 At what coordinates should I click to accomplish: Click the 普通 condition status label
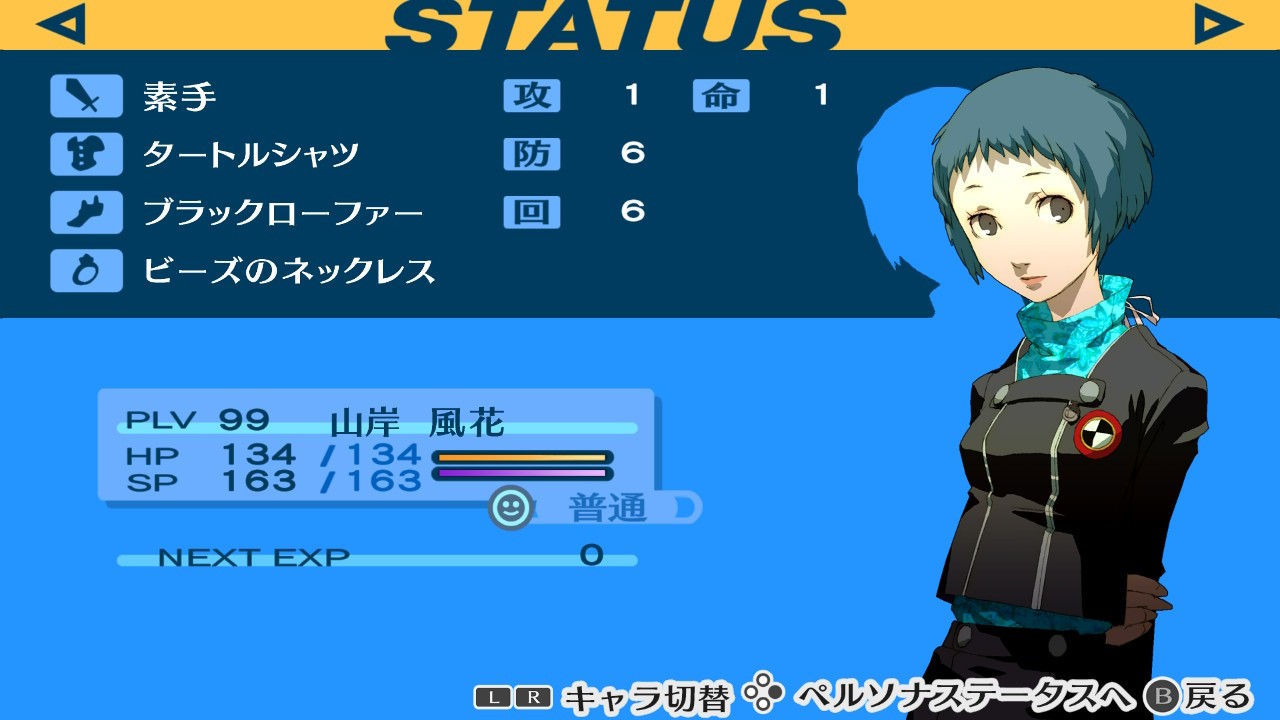point(610,508)
